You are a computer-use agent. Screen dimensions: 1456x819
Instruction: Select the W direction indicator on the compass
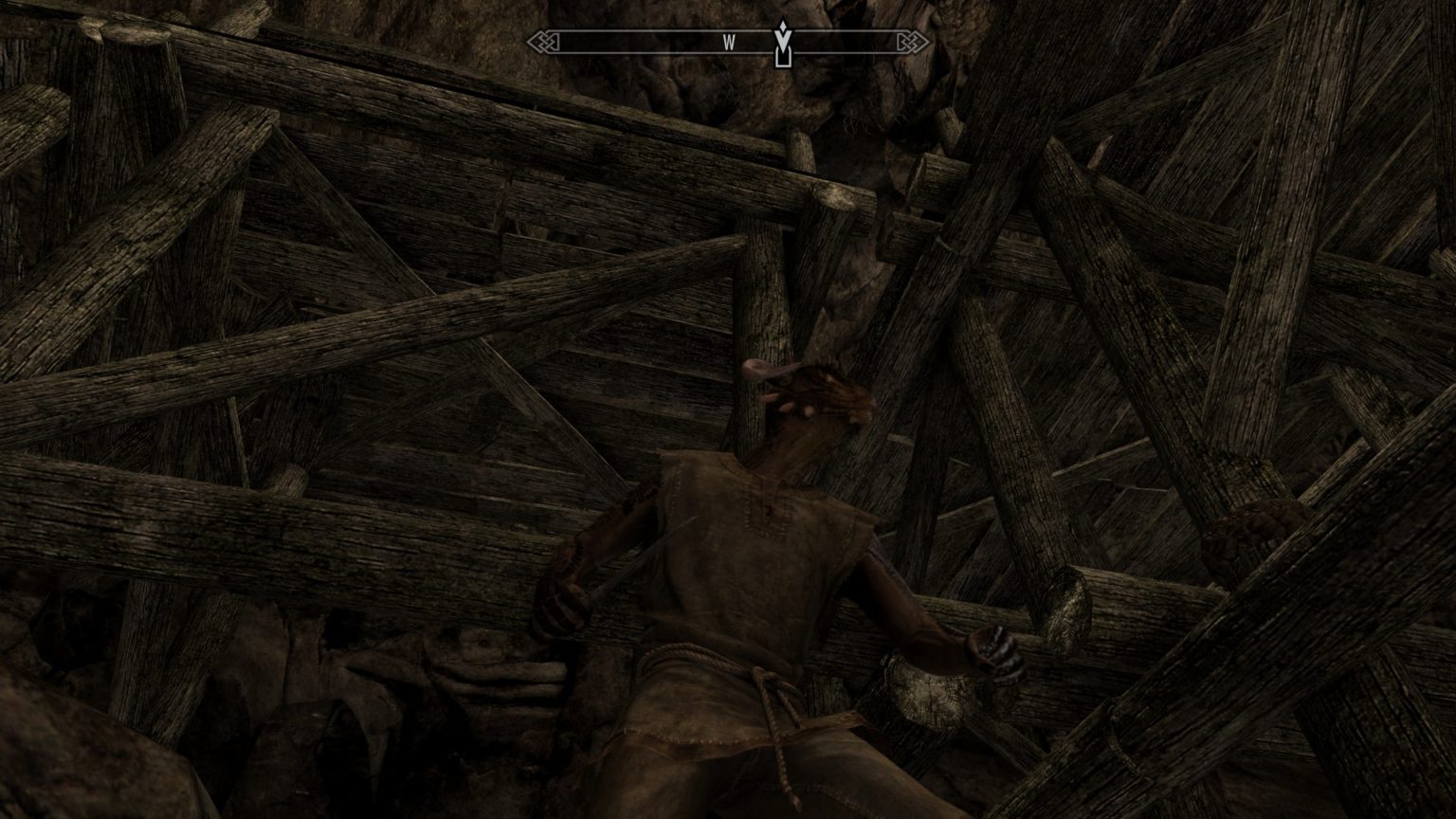point(730,42)
